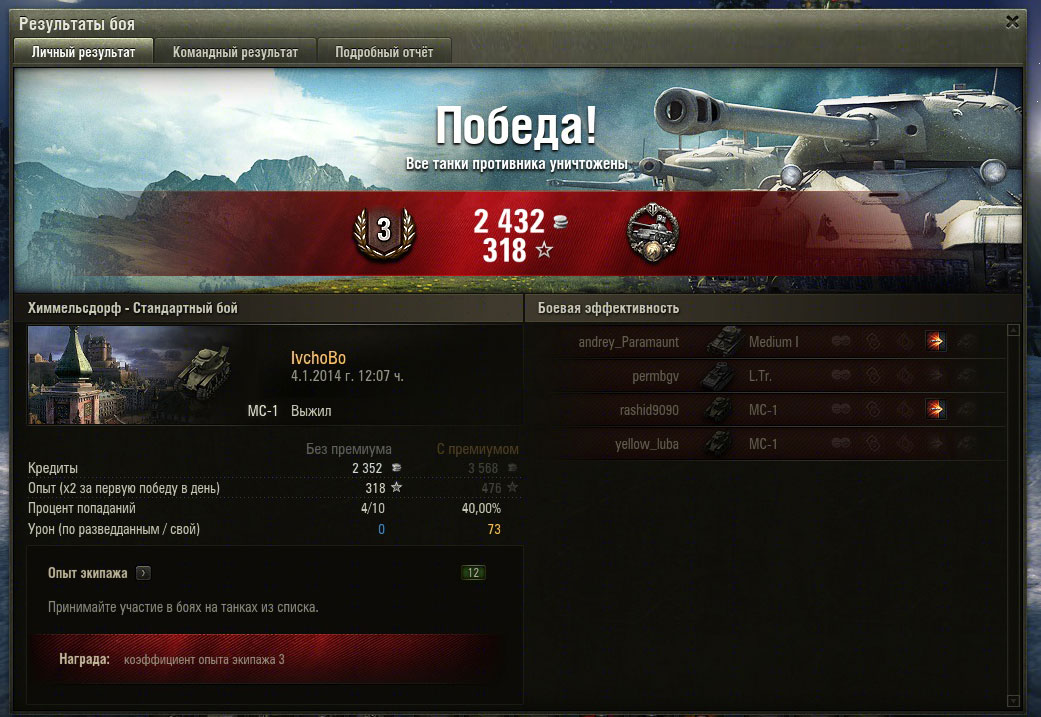Click the player name IvchoBo

[319, 359]
